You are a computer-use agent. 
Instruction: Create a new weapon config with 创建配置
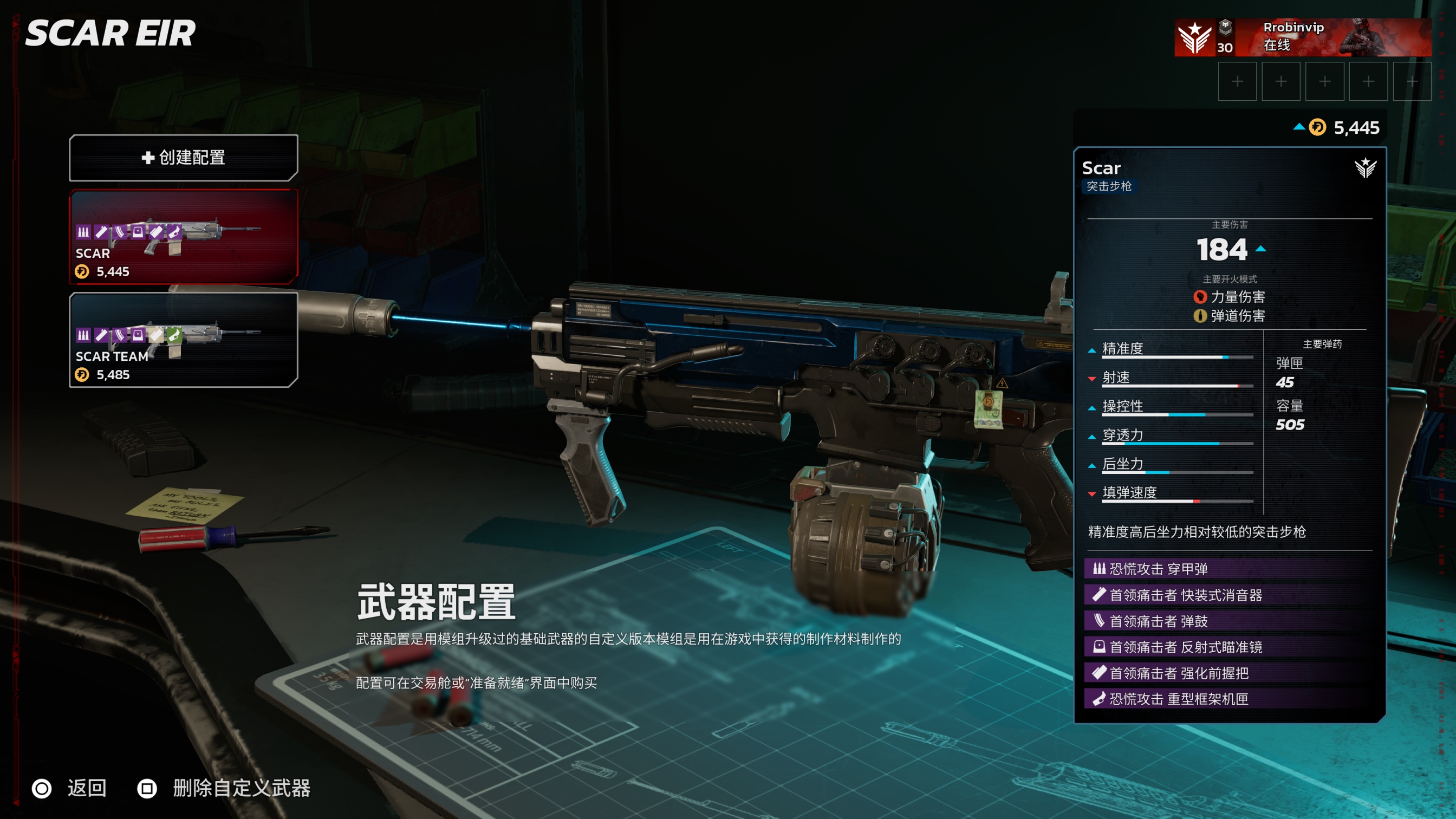(183, 158)
